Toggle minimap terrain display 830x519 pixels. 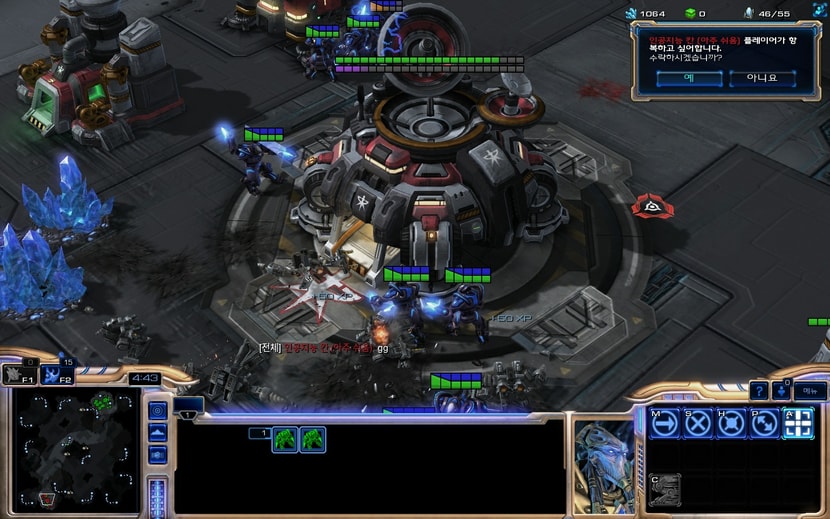tap(157, 433)
